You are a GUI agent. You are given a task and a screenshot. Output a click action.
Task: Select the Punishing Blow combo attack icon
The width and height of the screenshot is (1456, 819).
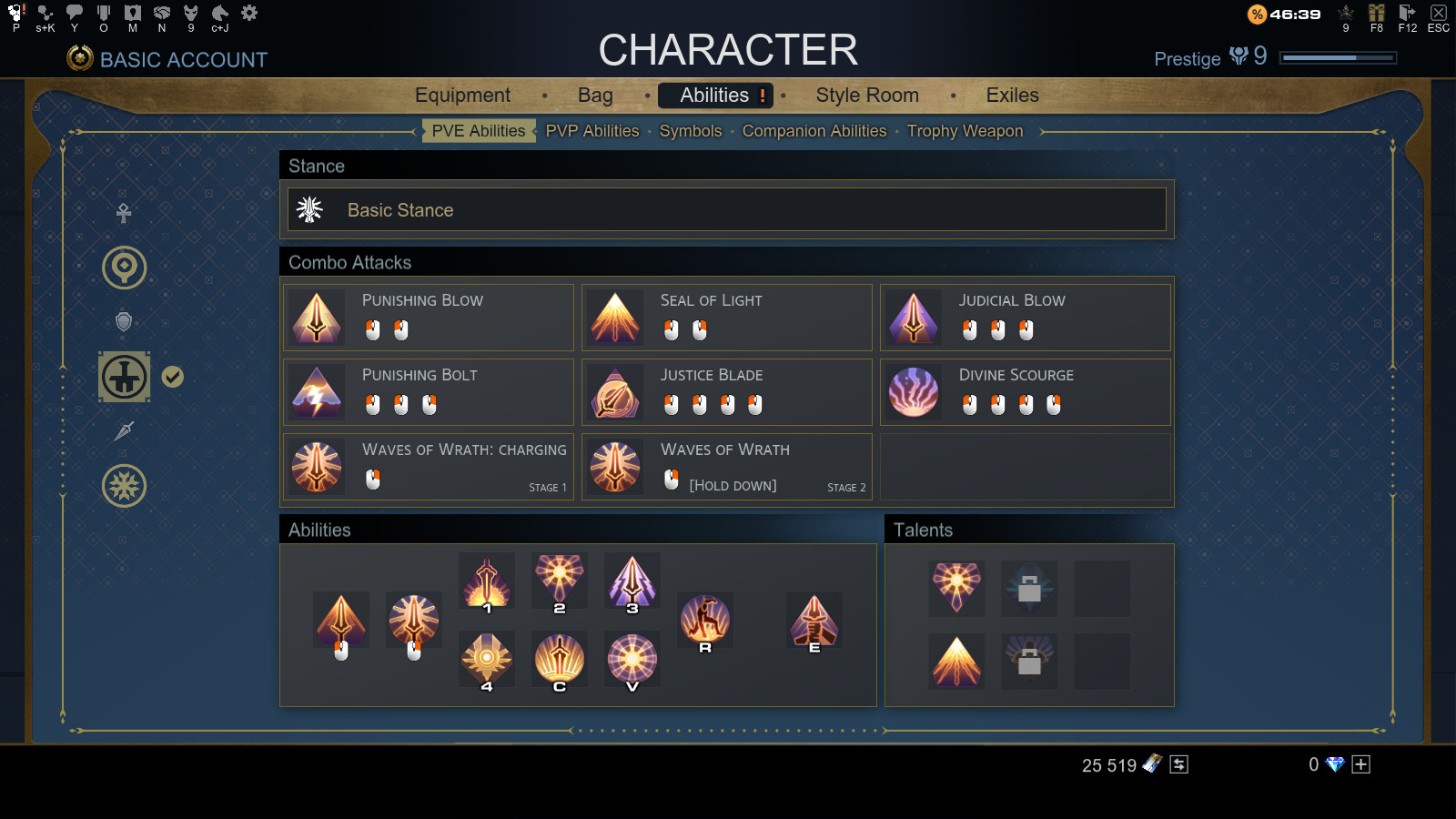click(x=316, y=317)
